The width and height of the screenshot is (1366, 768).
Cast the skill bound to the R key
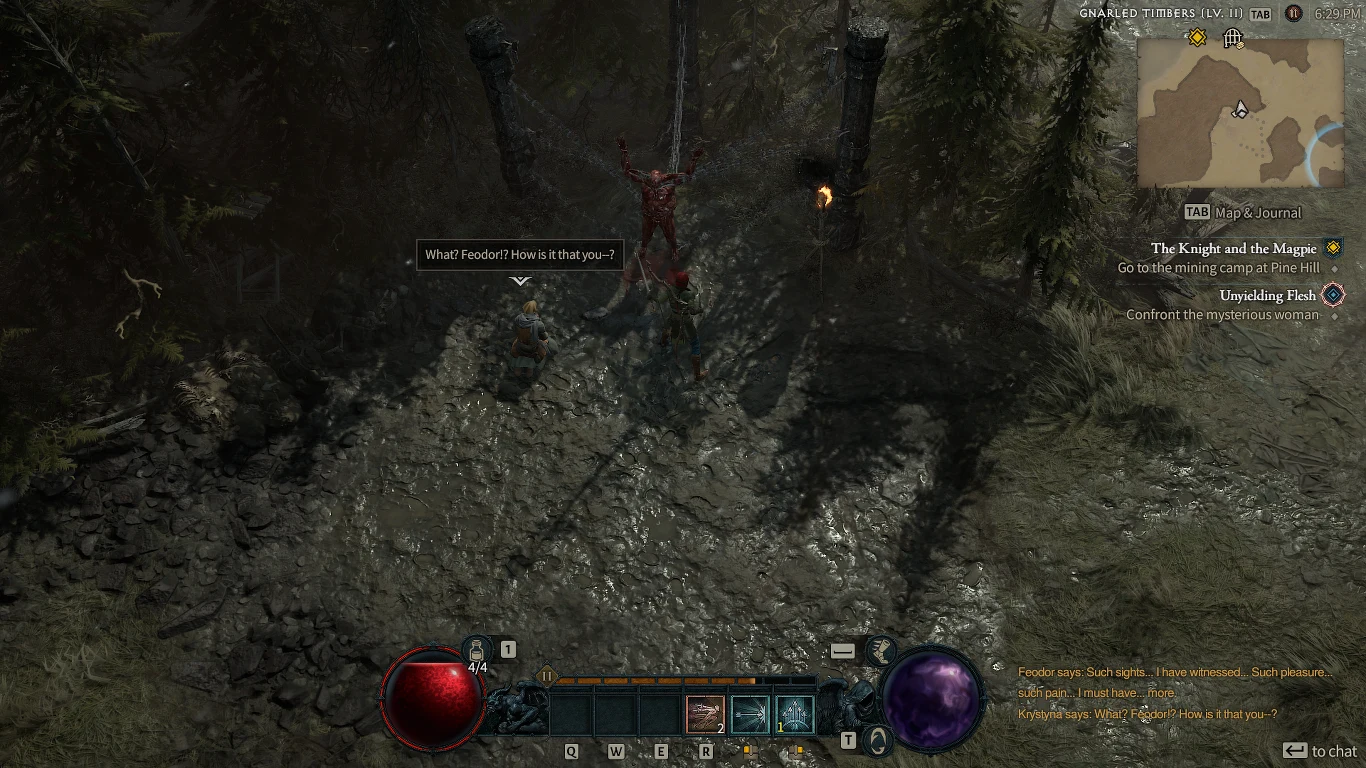pyautogui.click(x=703, y=712)
